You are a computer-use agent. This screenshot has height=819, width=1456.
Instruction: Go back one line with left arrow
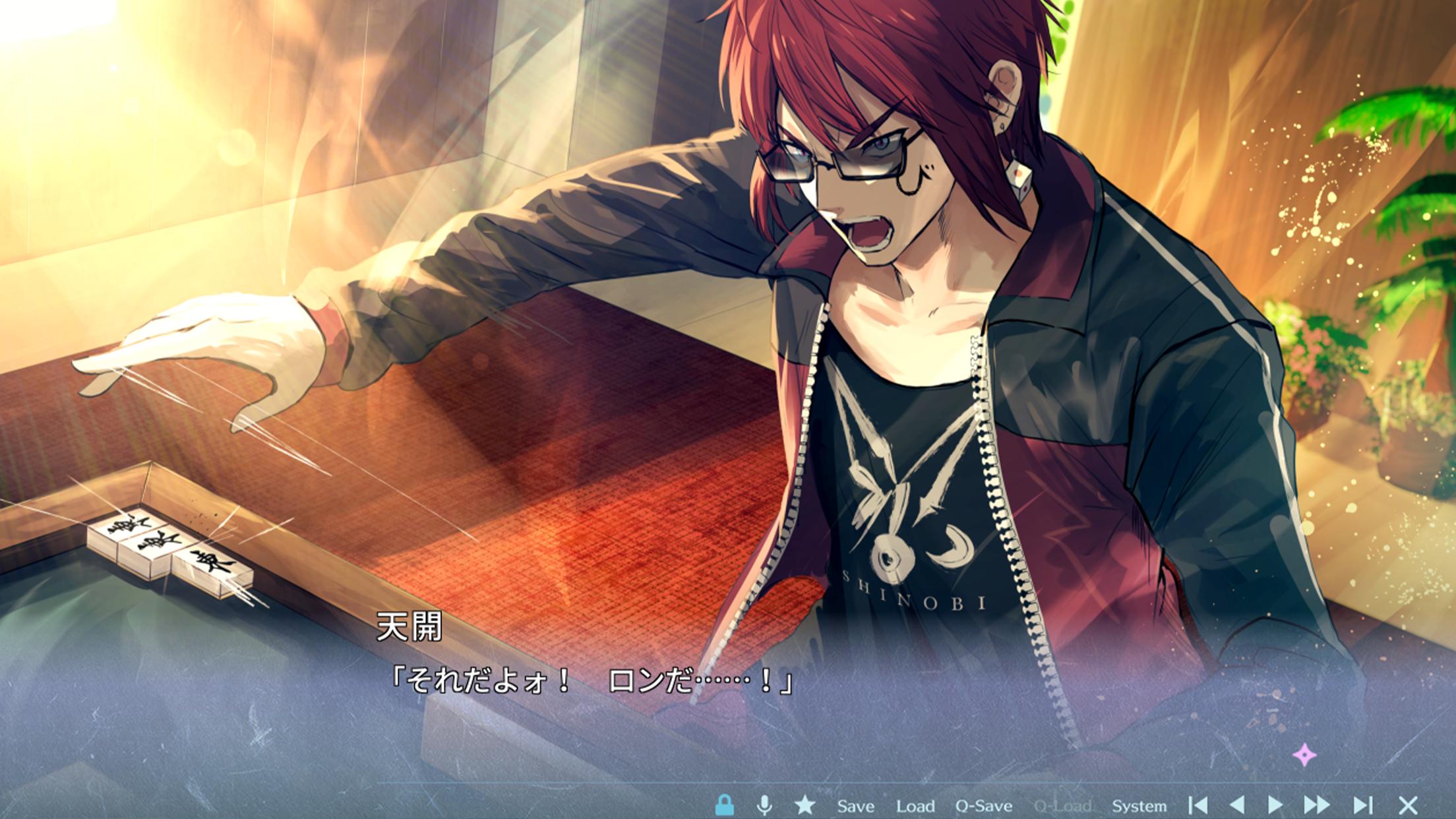[1237, 805]
